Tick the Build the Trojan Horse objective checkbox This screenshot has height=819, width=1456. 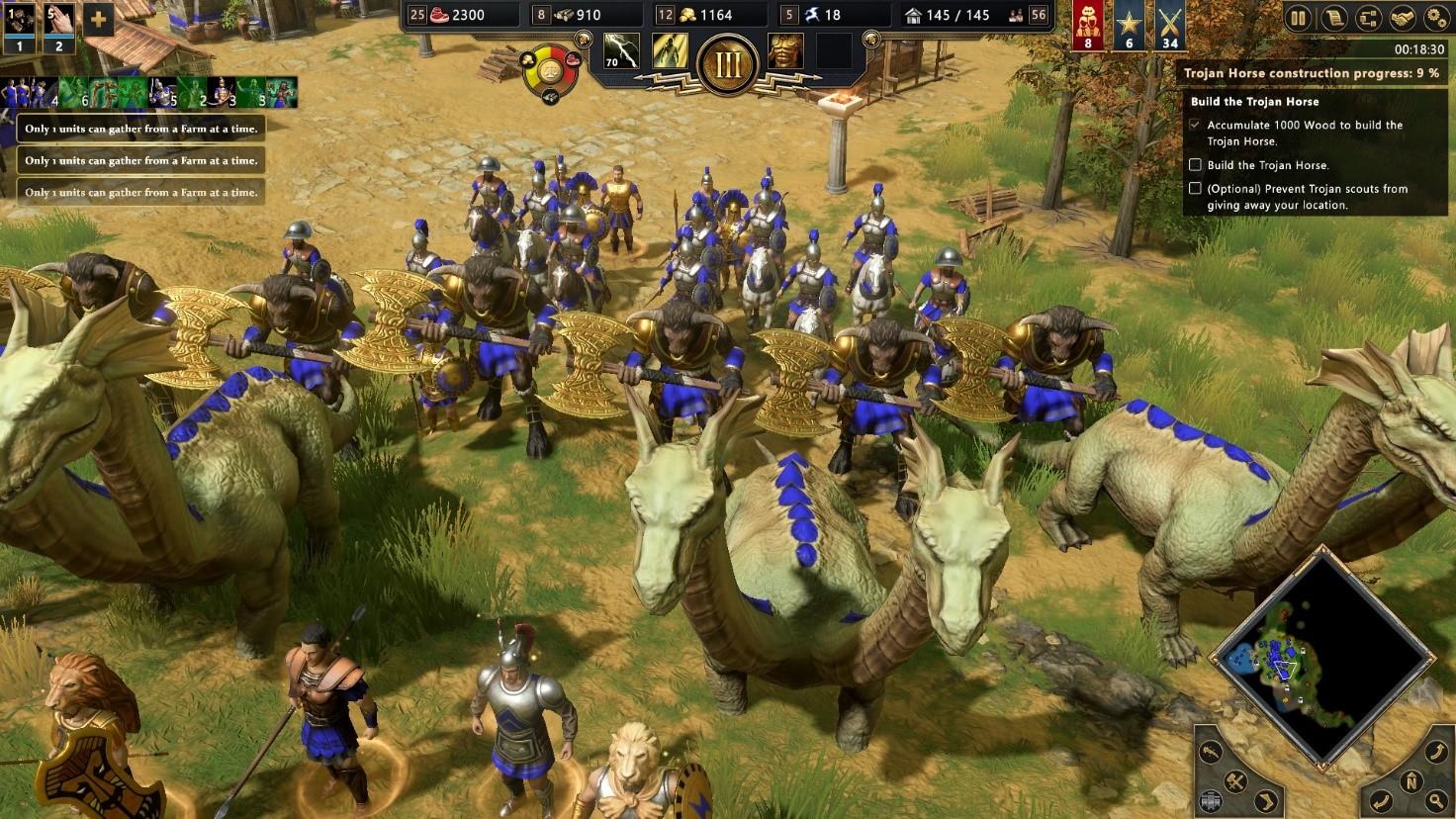tap(1196, 164)
